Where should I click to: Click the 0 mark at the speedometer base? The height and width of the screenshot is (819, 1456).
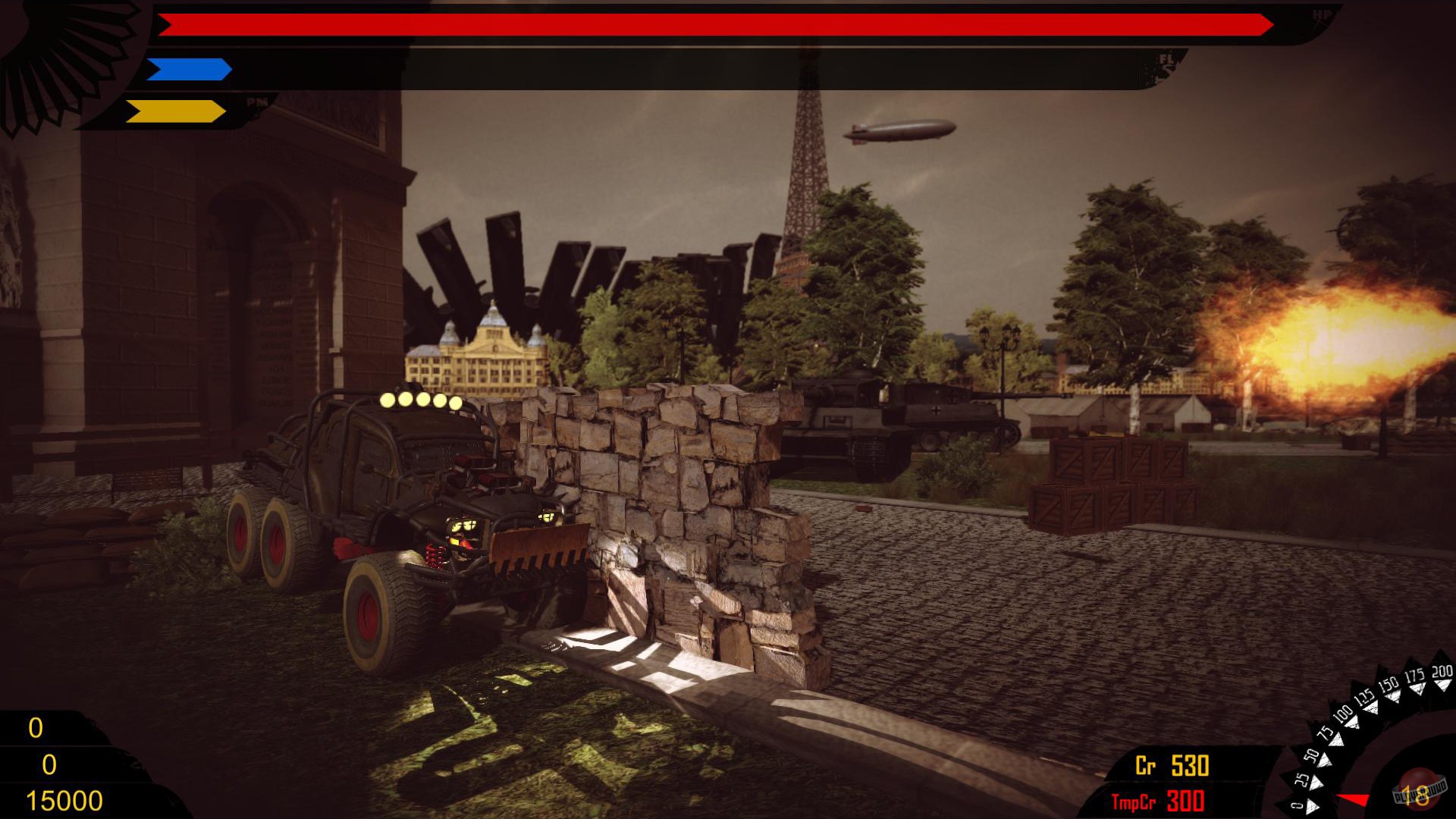1298,805
